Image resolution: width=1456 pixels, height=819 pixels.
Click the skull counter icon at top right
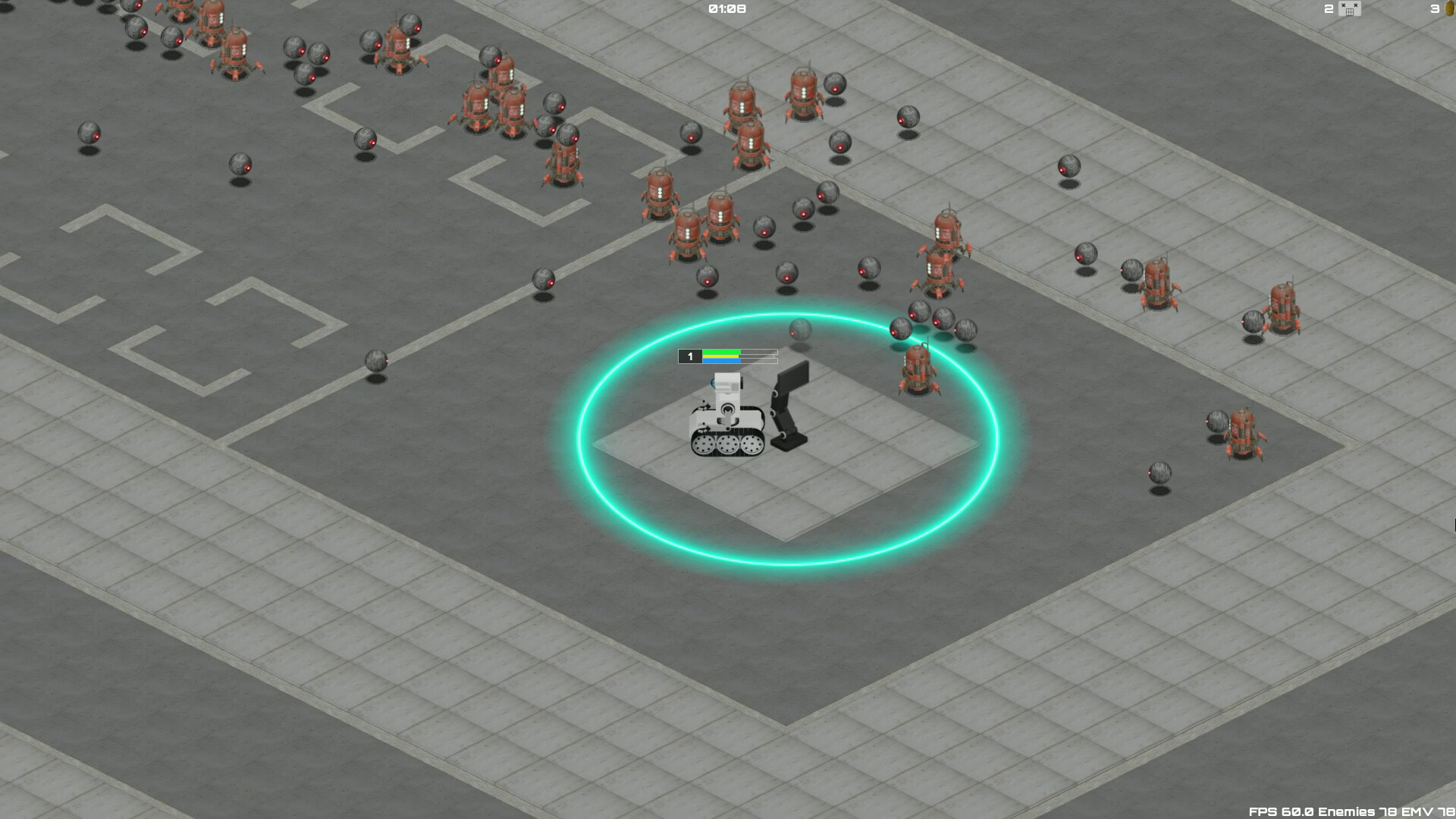click(x=1348, y=9)
